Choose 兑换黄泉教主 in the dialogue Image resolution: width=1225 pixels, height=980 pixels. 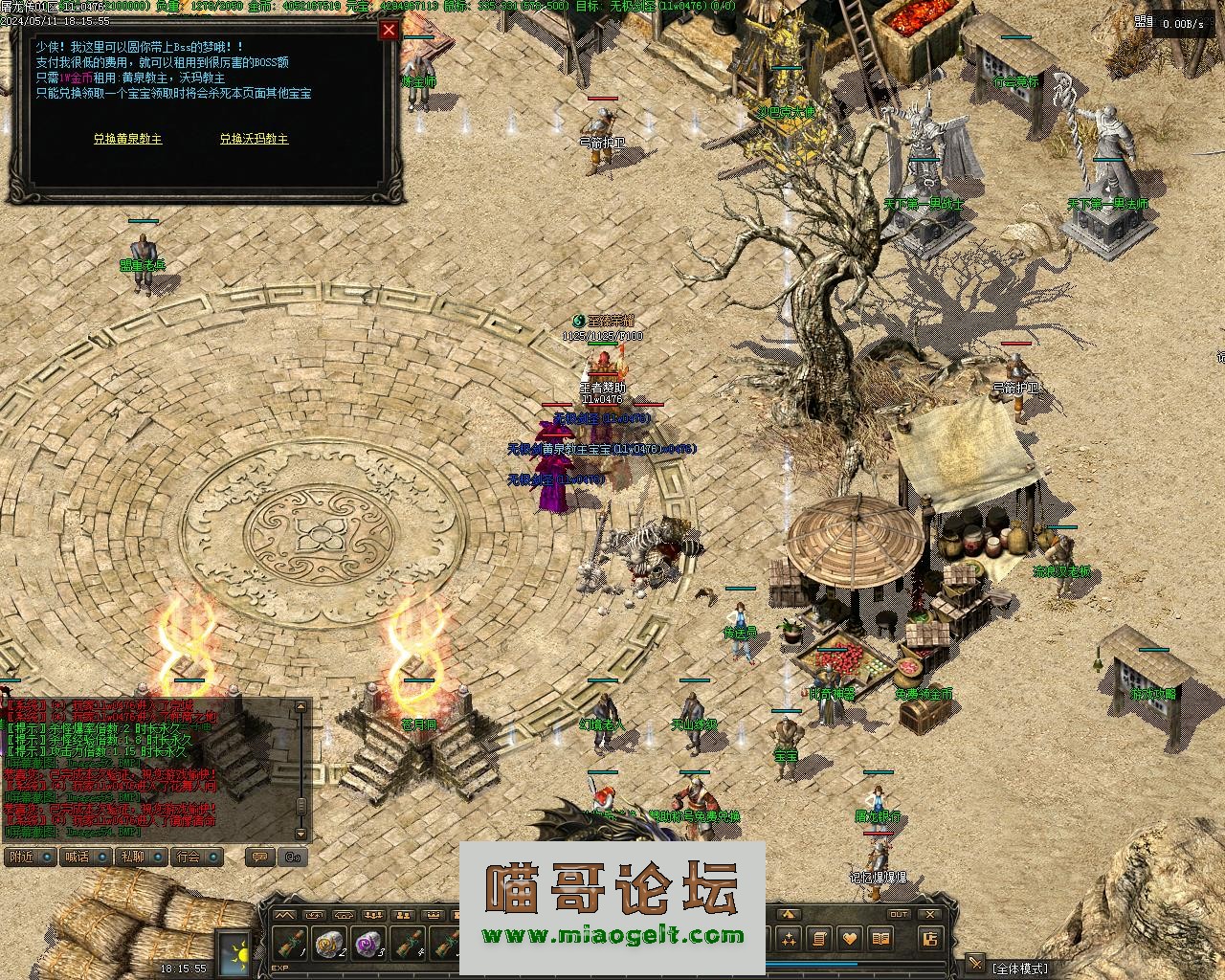point(127,139)
